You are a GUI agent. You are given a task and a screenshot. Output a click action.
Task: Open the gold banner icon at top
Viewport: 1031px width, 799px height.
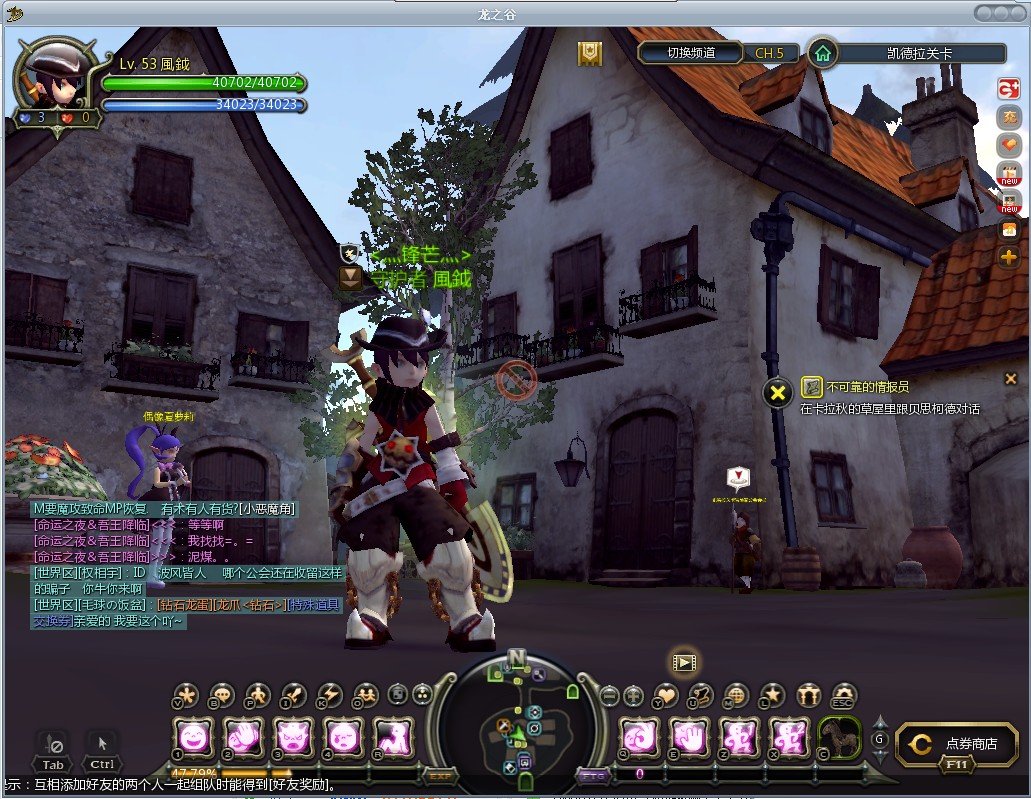click(x=590, y=53)
